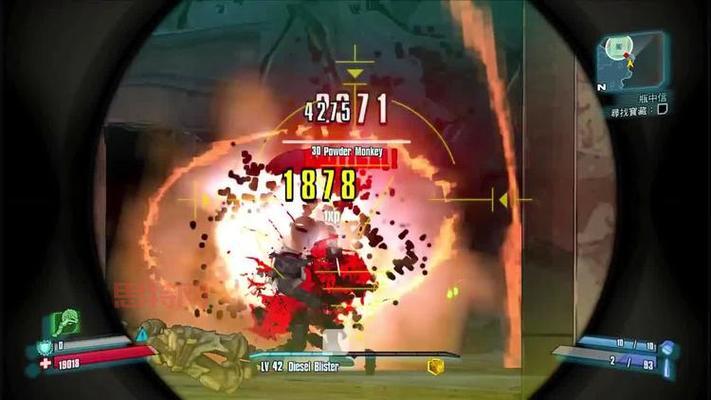Viewport: 711px width, 400px height.
Task: Open the mission title under the minimap
Action: point(652,97)
